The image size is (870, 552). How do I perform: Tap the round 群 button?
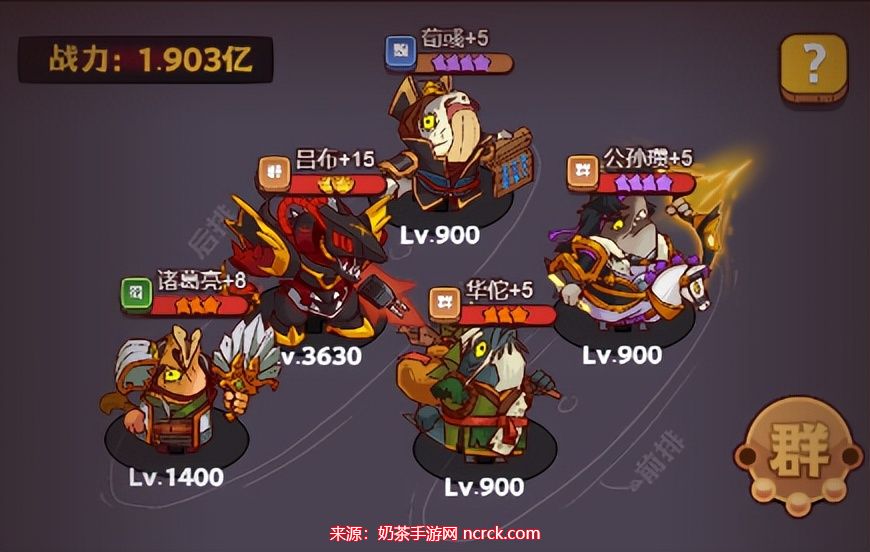click(799, 454)
